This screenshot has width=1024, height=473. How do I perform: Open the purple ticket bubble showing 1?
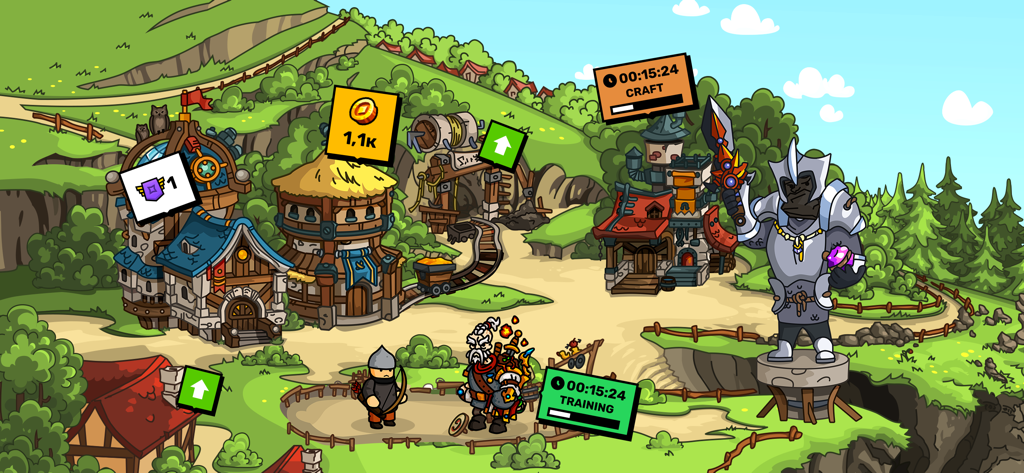coord(158,186)
